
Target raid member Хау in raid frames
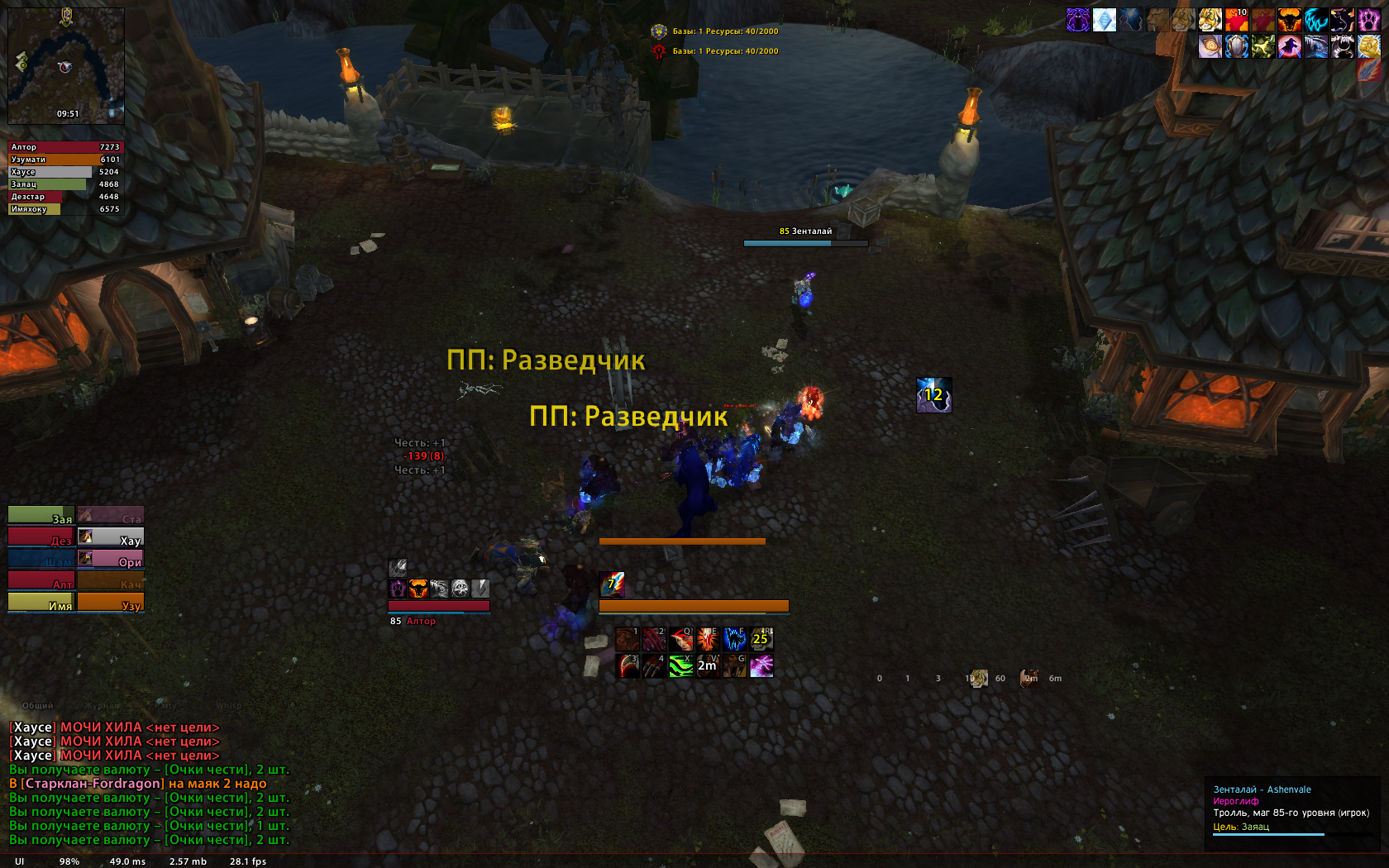click(x=111, y=537)
